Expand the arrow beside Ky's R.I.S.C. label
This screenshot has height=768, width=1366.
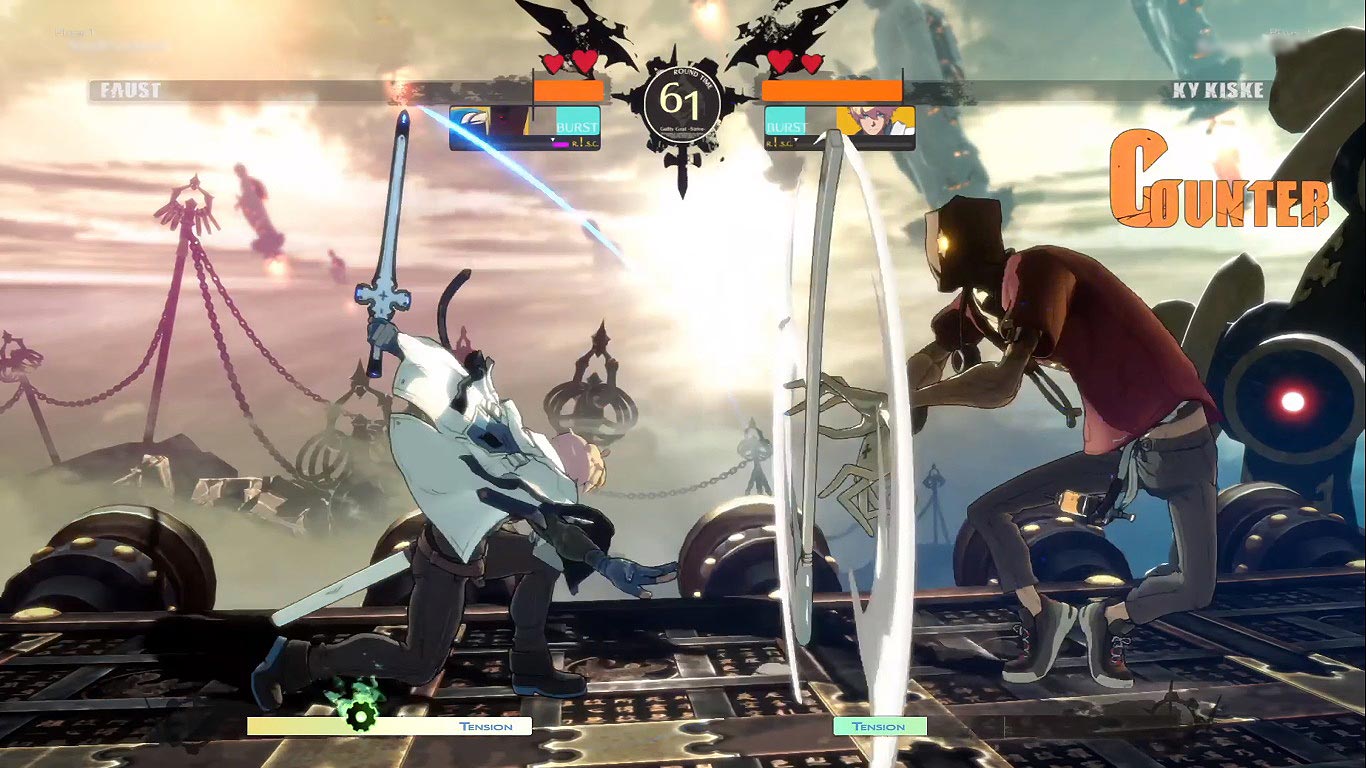point(795,138)
